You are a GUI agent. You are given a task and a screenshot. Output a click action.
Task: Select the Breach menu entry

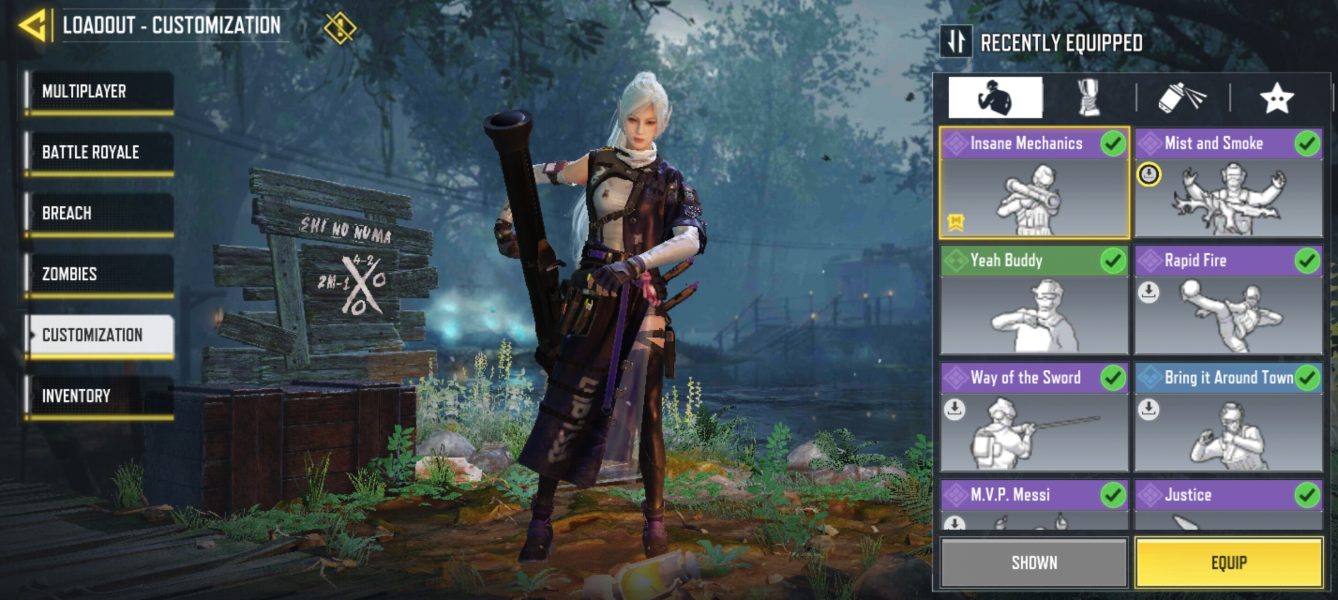coord(98,214)
